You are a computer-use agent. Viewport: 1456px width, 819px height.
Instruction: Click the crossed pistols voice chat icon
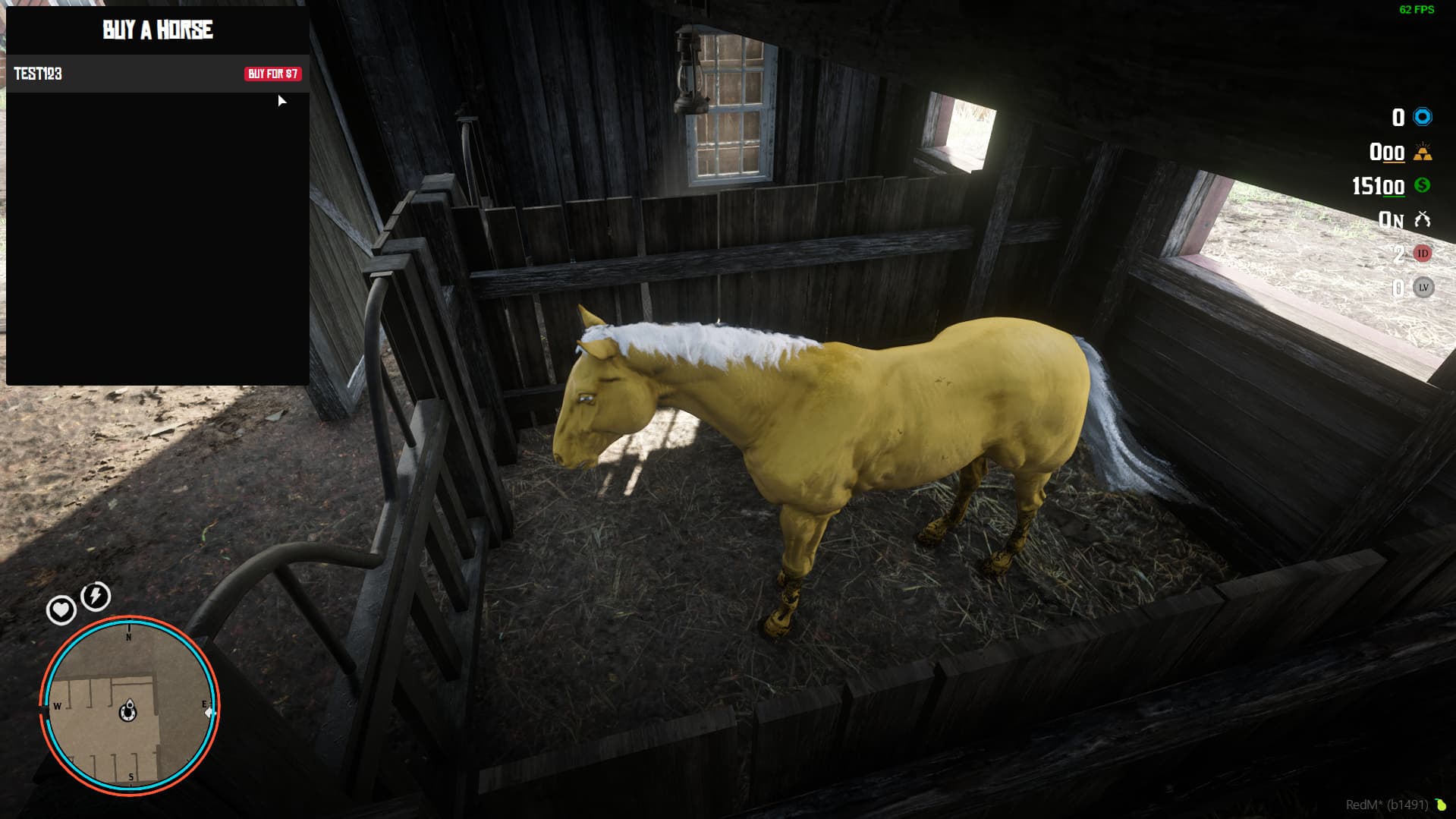coord(1423,219)
